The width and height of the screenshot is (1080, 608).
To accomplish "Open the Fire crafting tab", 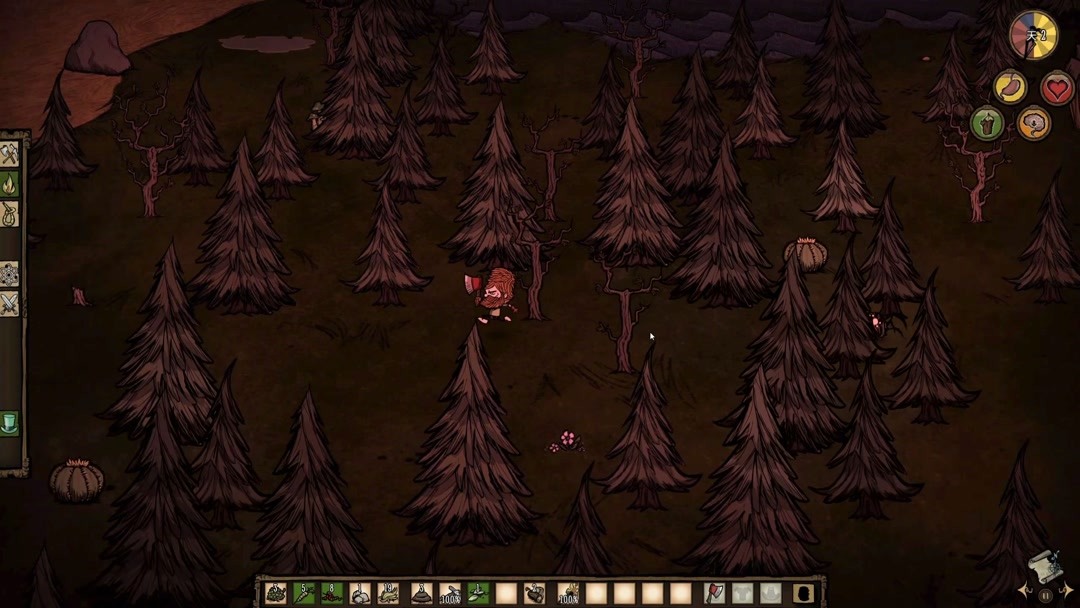I will click(x=10, y=184).
